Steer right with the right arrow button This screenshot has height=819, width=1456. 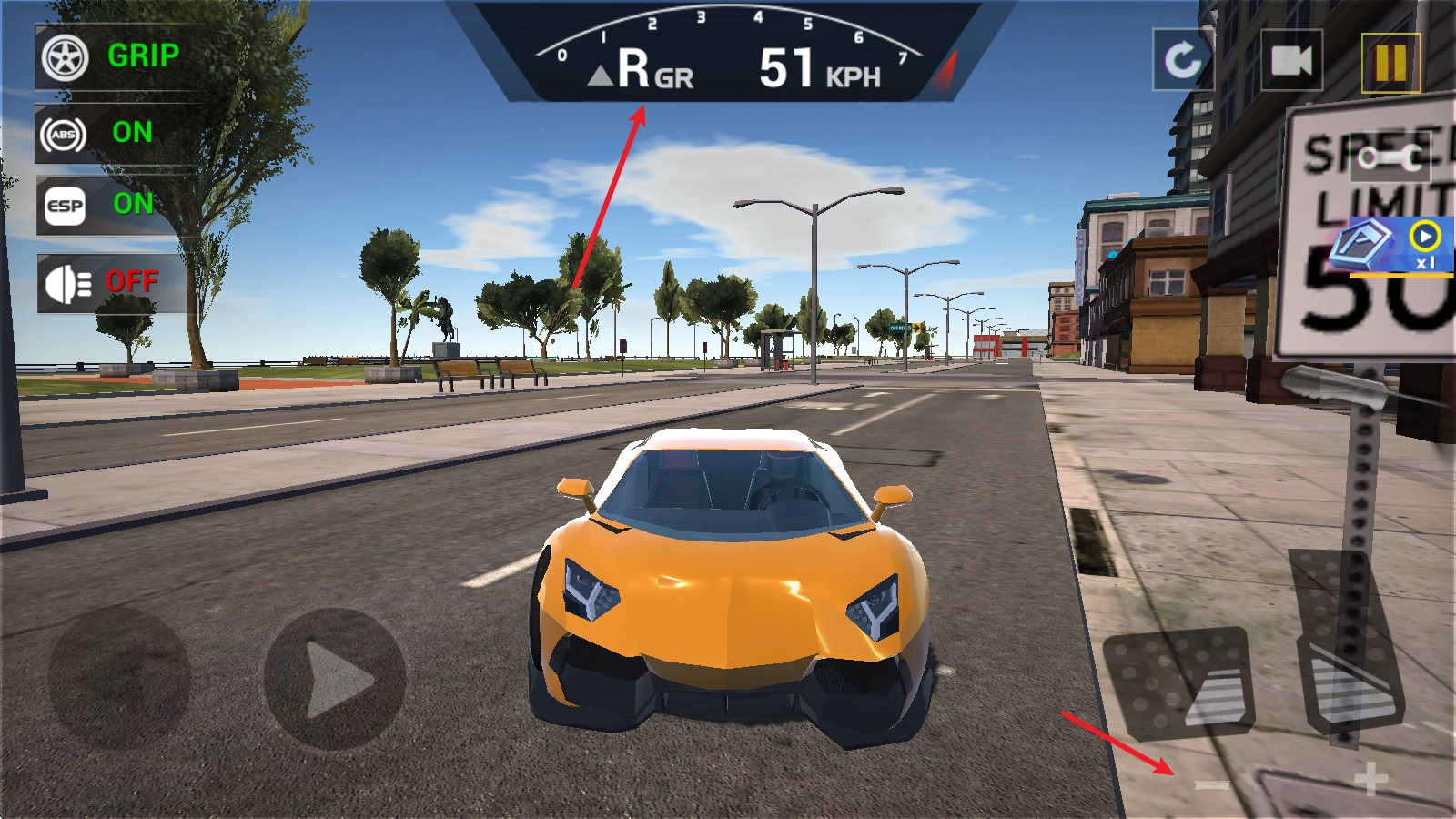click(335, 679)
